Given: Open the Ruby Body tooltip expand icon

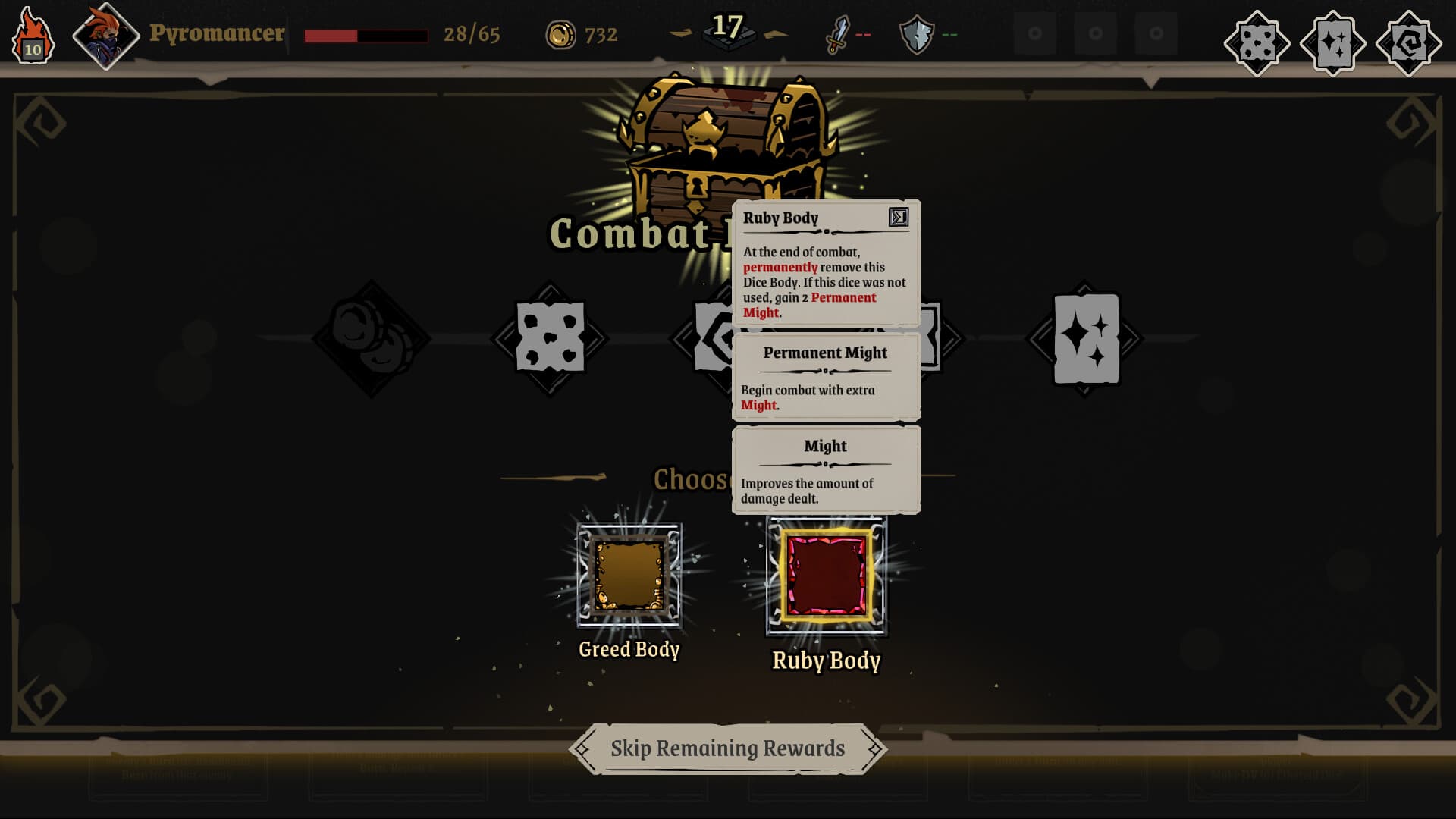Looking at the screenshot, I should coord(899,219).
